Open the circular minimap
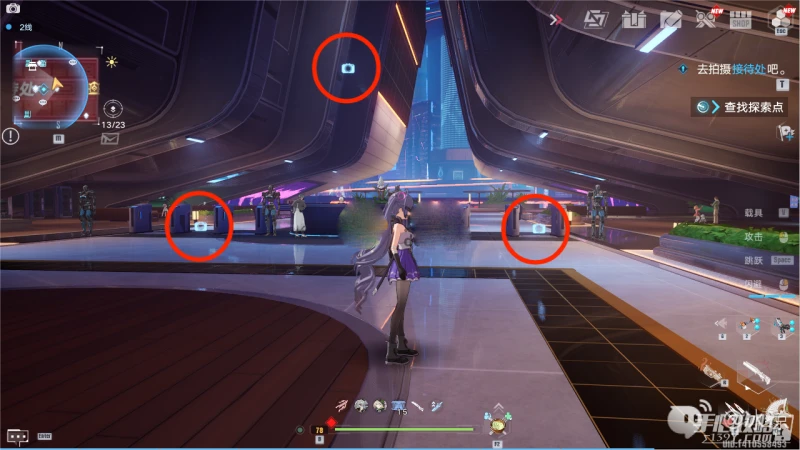The height and width of the screenshot is (450, 800). pyautogui.click(x=50, y=86)
